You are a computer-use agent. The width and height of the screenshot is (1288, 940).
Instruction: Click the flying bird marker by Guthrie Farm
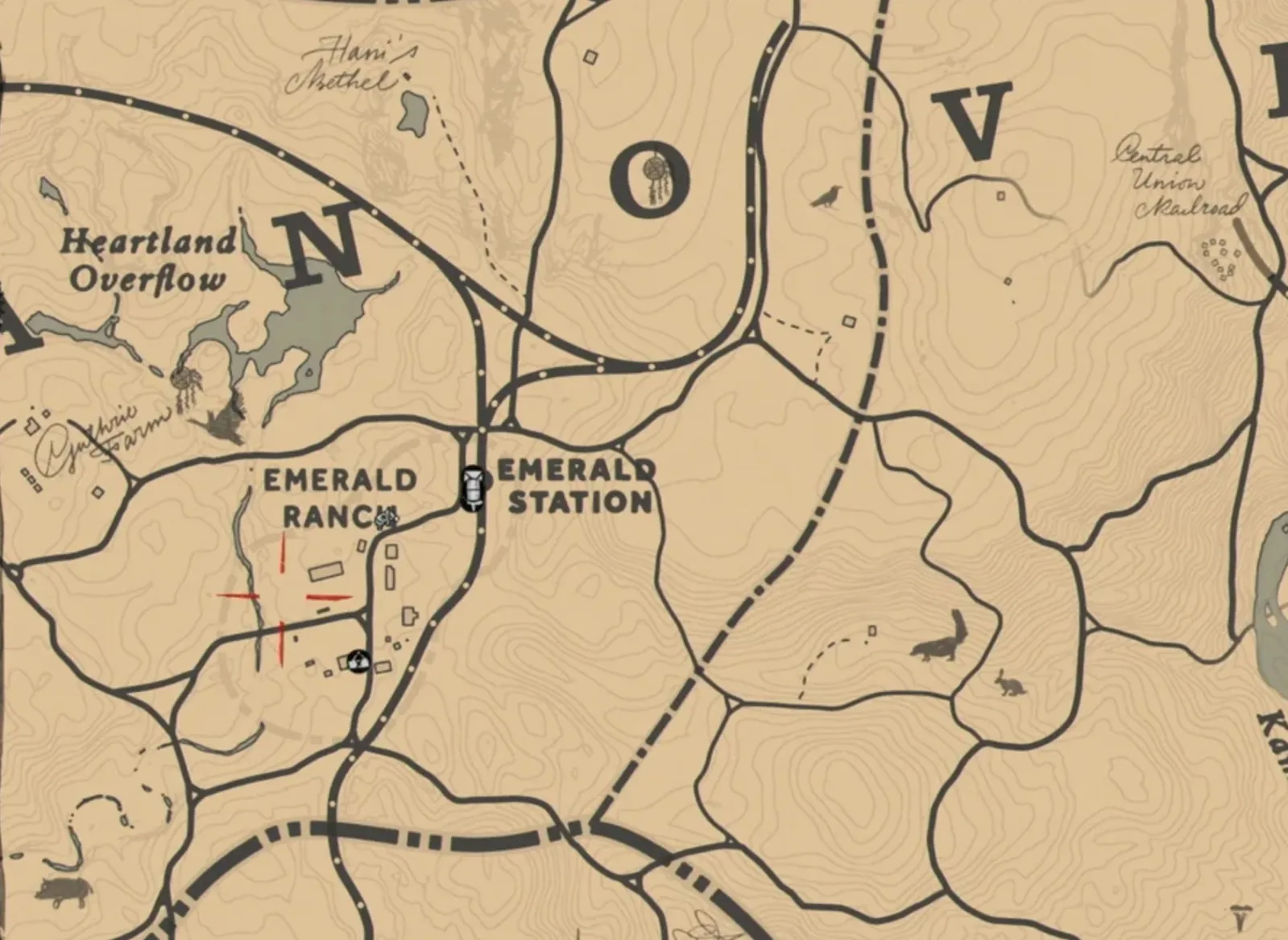click(x=223, y=421)
